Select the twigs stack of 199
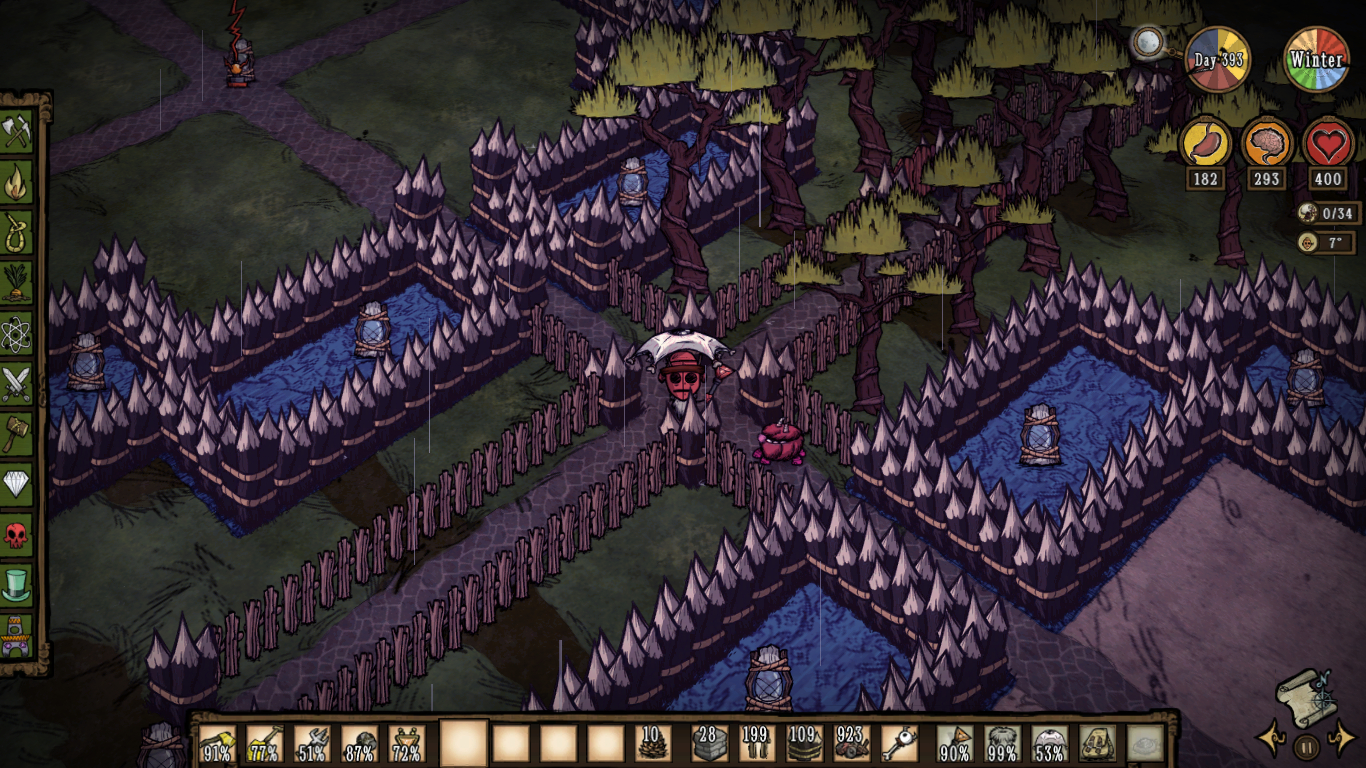The image size is (1366, 768). coord(756,744)
